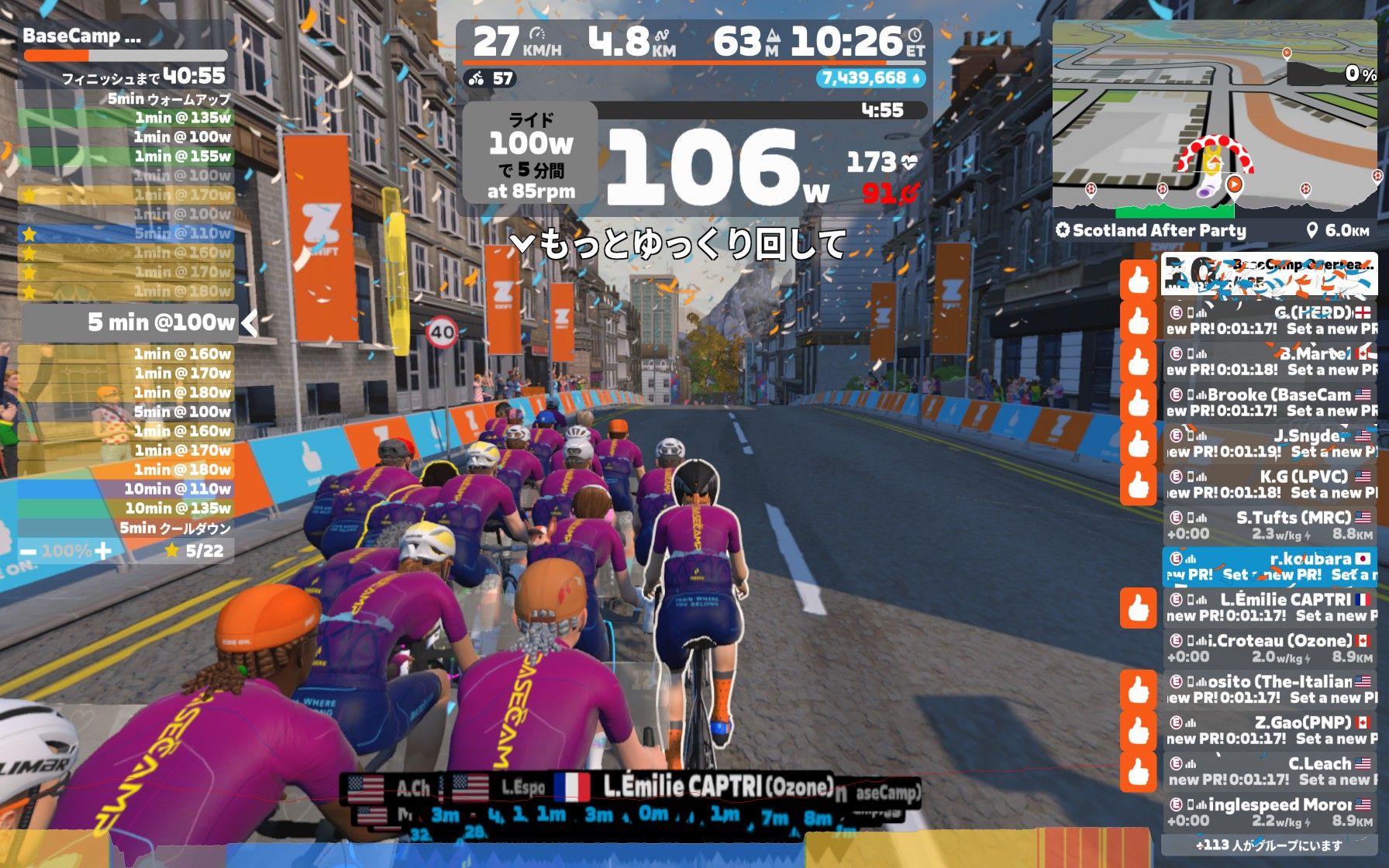The height and width of the screenshot is (868, 1389).
Task: Send Ride On to K.G (LPVC)
Action: coord(1138,485)
